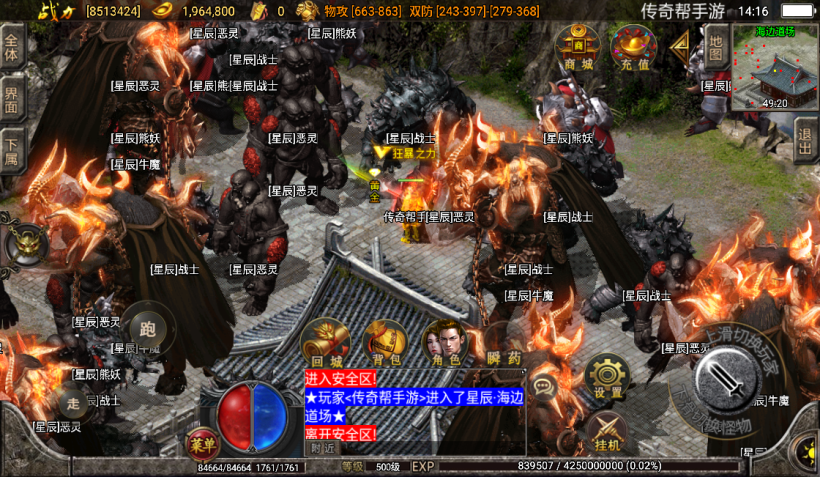Viewport: 820px width, 477px height.
Task: Open the 菜单 menu
Action: 201,441
